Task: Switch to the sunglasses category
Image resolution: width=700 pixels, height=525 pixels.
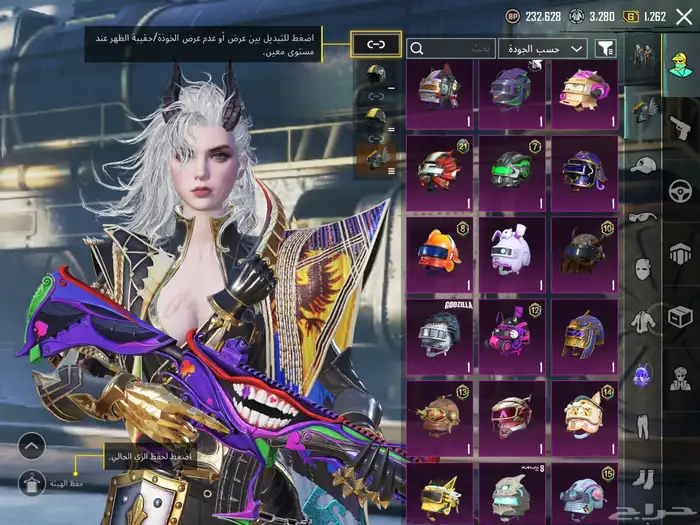Action: coord(643,216)
